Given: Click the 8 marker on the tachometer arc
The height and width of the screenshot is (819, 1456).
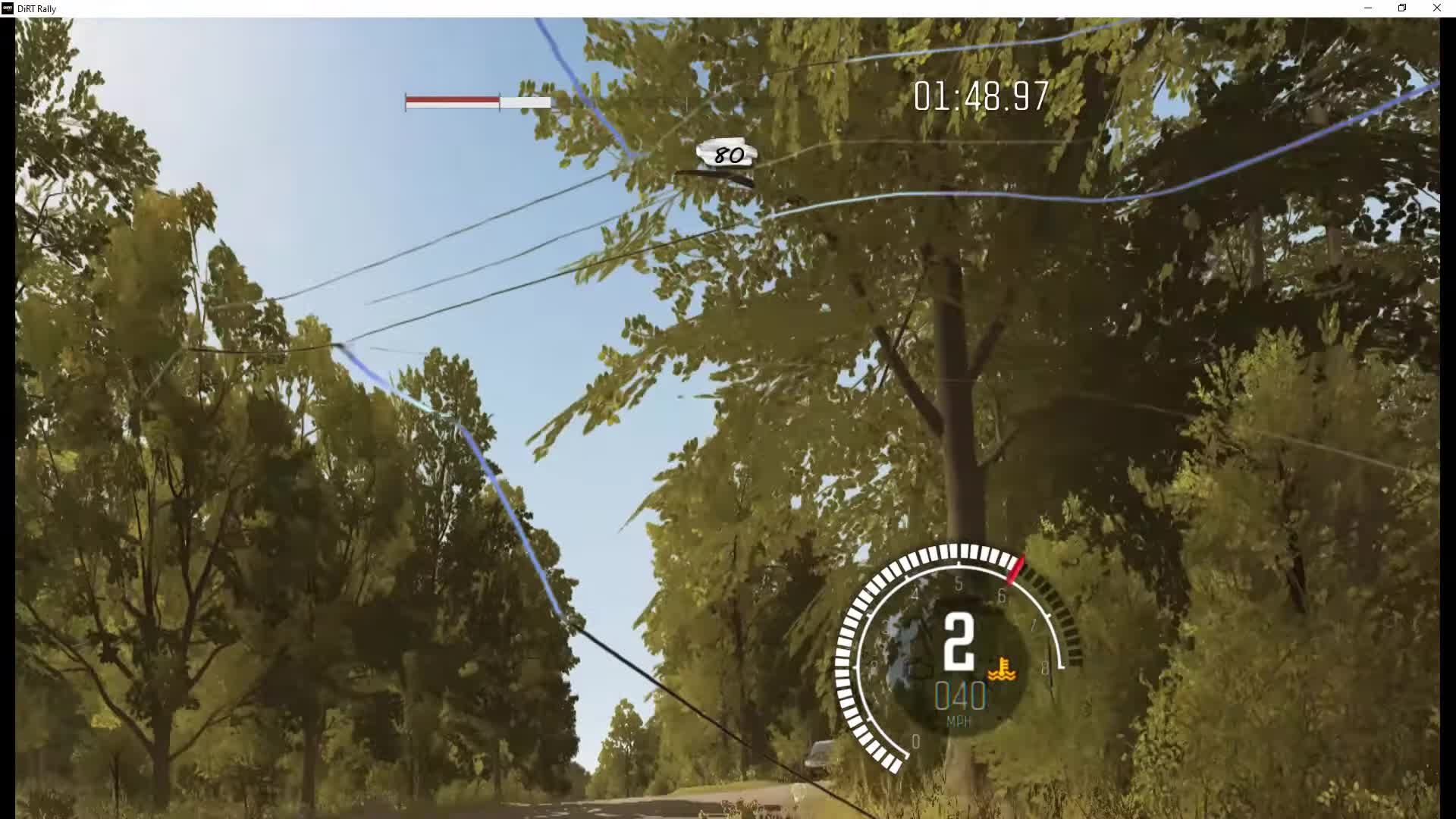Looking at the screenshot, I should (x=1044, y=666).
